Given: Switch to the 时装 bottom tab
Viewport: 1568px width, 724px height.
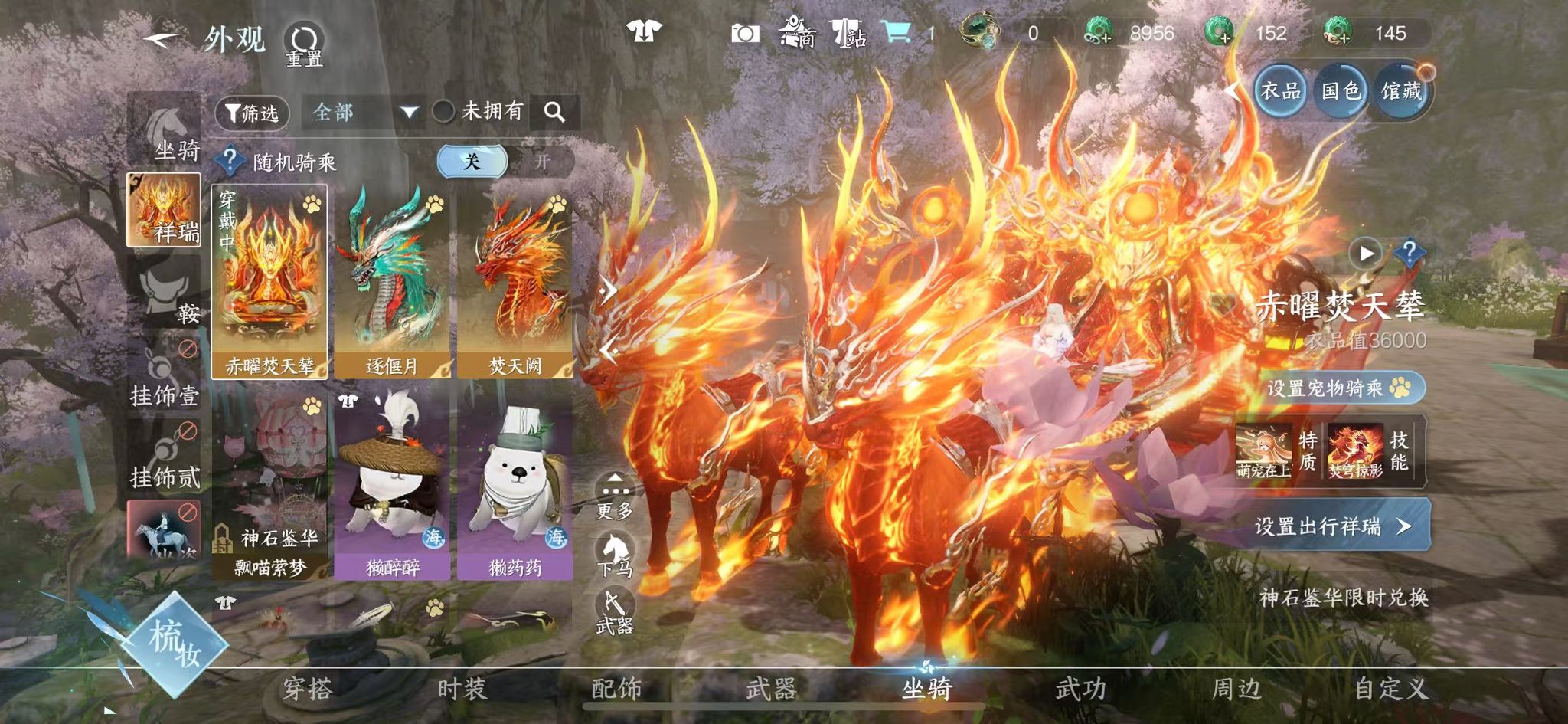Looking at the screenshot, I should 462,689.
